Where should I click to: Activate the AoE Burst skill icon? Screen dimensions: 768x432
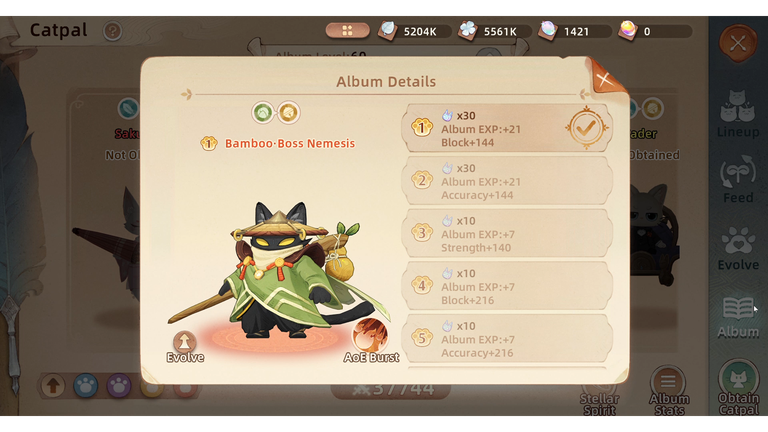(x=370, y=340)
